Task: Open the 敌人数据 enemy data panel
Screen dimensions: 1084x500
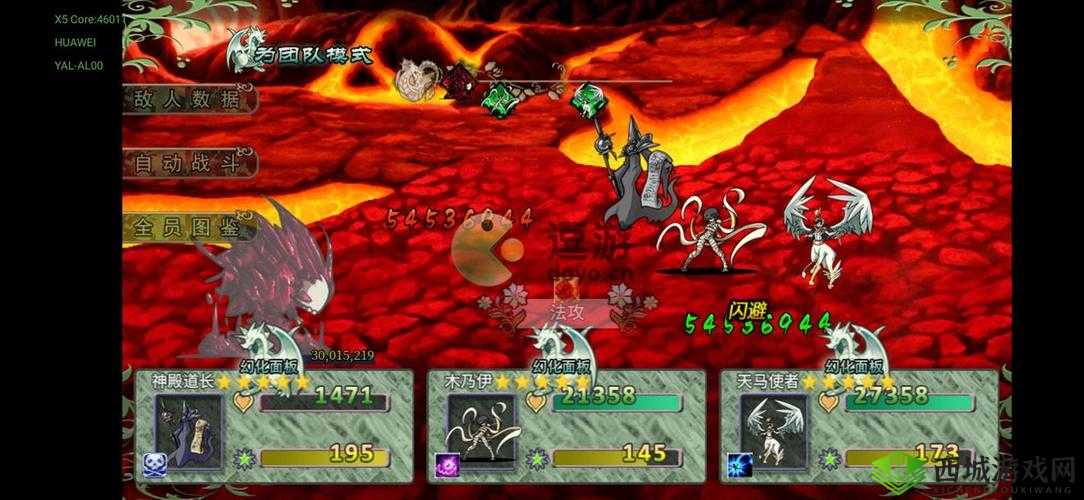Action: [188, 99]
